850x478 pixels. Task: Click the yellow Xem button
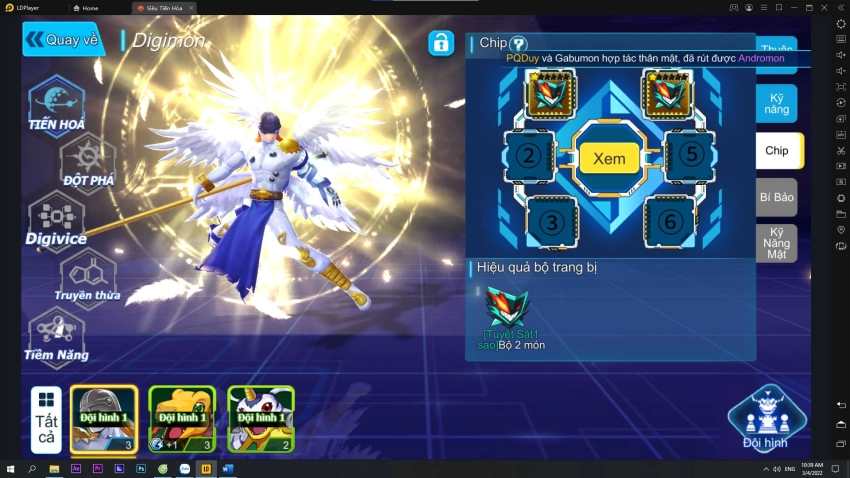[x=609, y=159]
